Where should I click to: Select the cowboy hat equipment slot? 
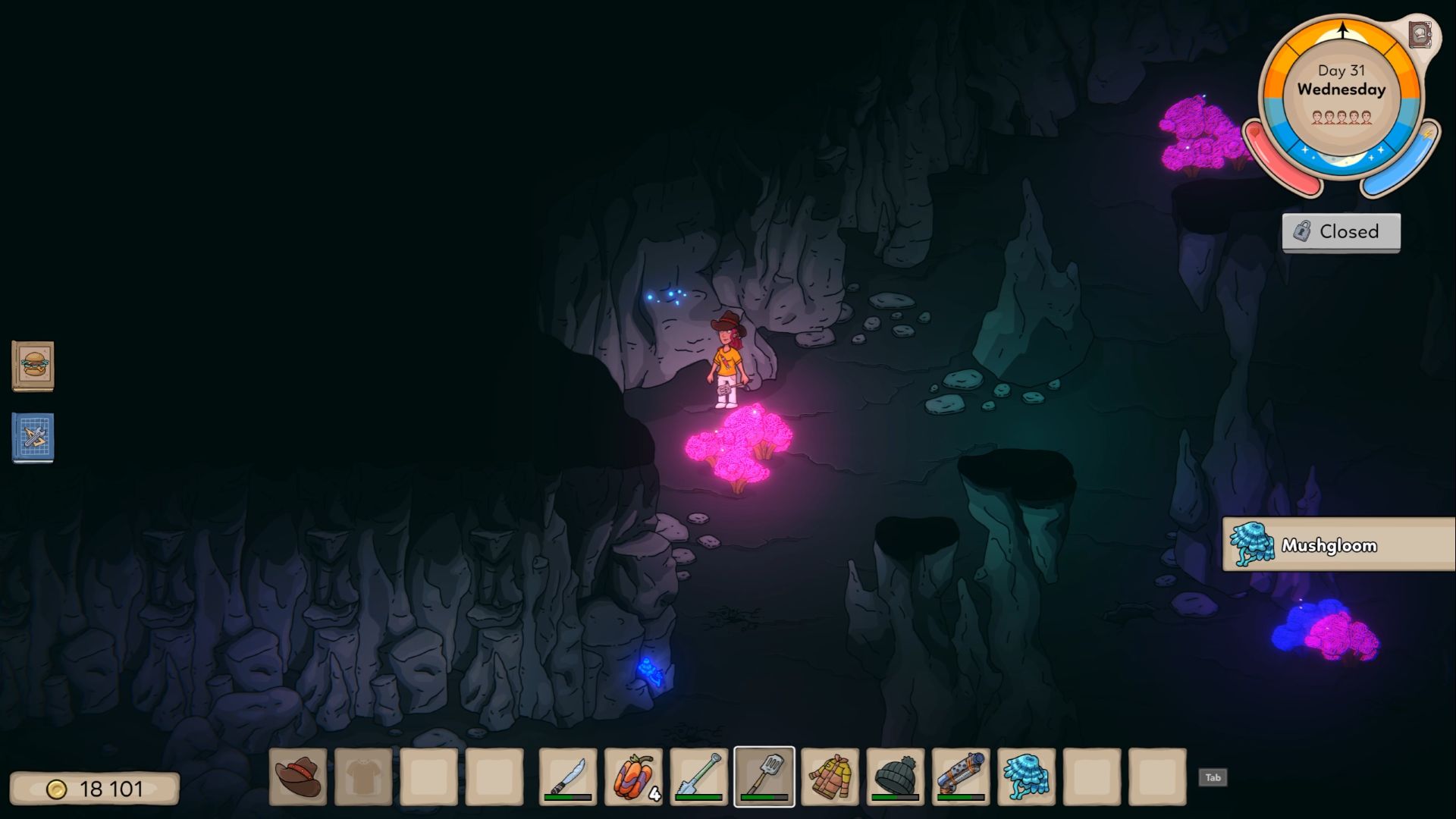[x=298, y=777]
